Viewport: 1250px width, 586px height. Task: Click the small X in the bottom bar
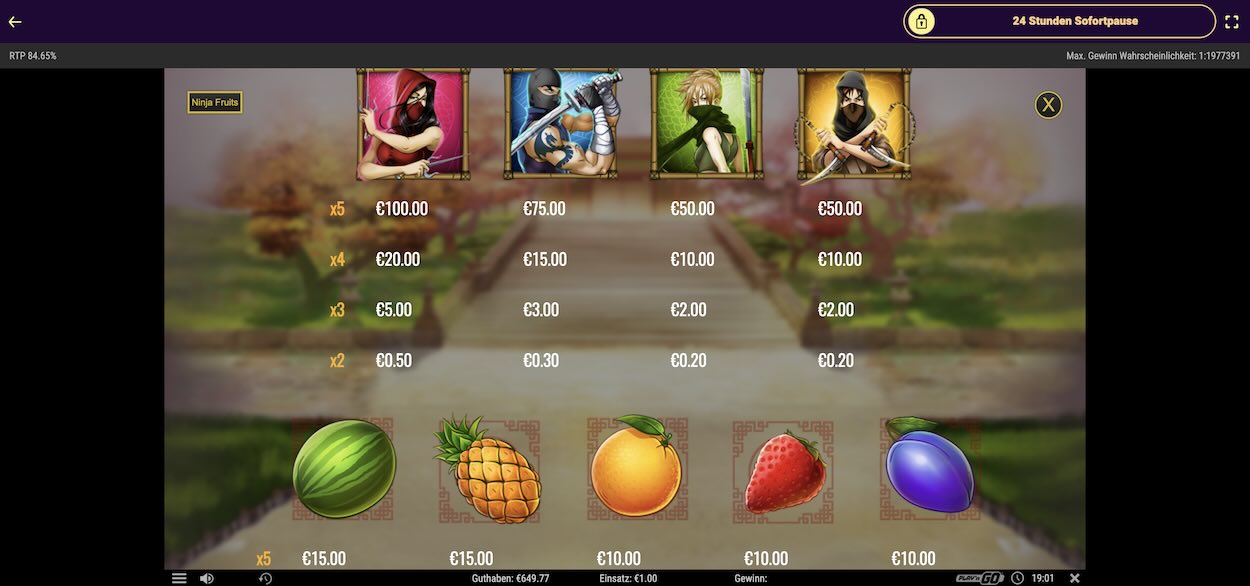pyautogui.click(x=1074, y=578)
